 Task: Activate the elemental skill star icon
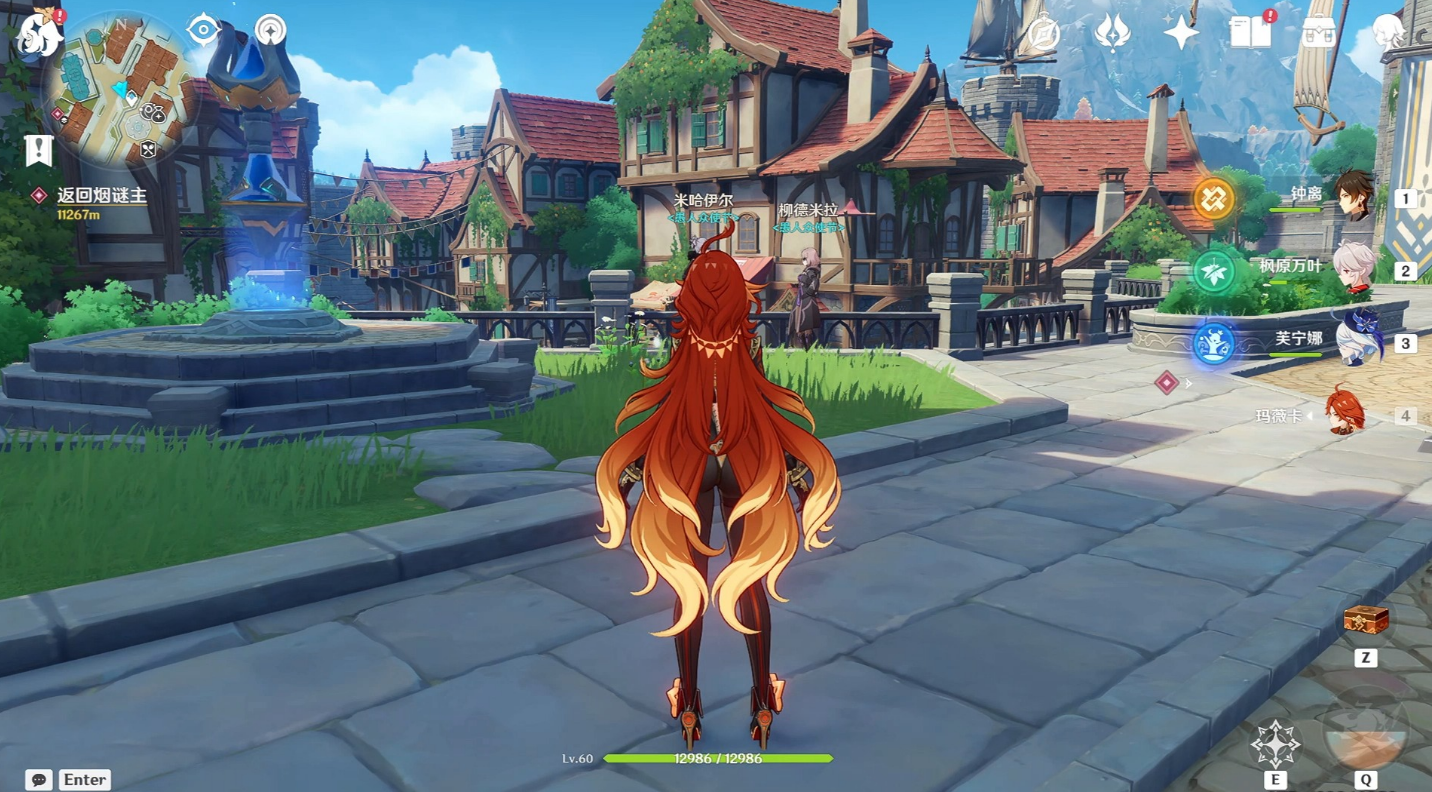pyautogui.click(x=1275, y=743)
